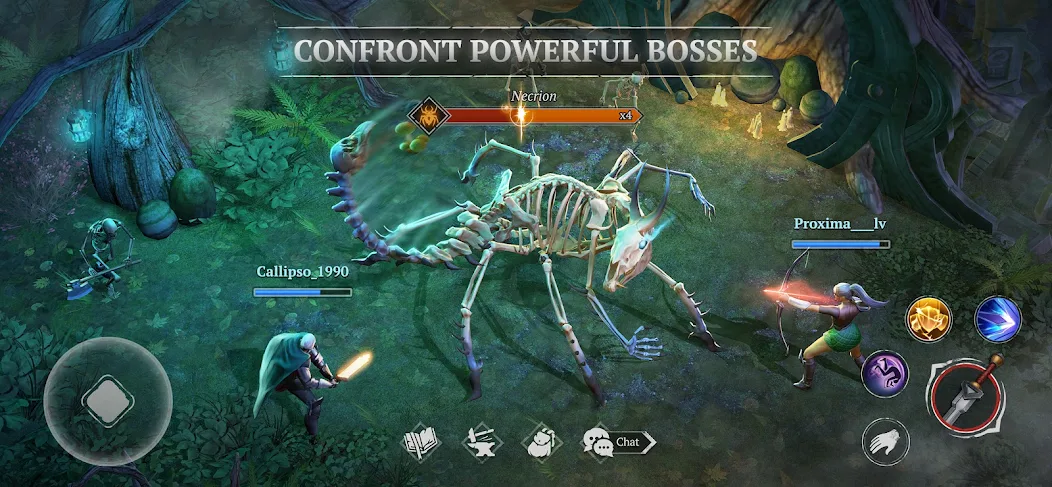Image resolution: width=1052 pixels, height=487 pixels.
Task: Tap the virtual movement joystick
Action: point(107,401)
